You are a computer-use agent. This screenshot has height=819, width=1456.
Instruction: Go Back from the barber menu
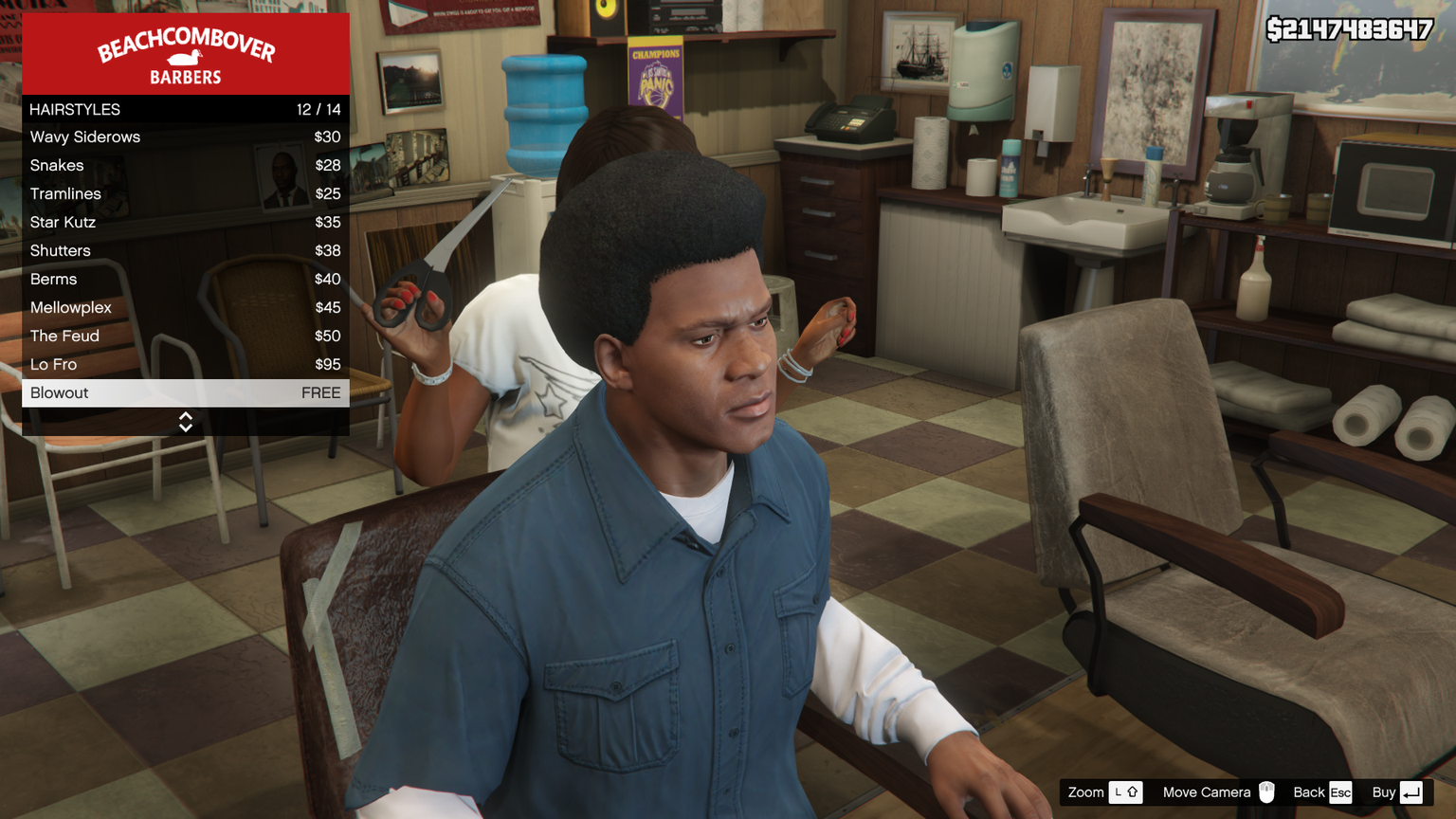(1322, 792)
